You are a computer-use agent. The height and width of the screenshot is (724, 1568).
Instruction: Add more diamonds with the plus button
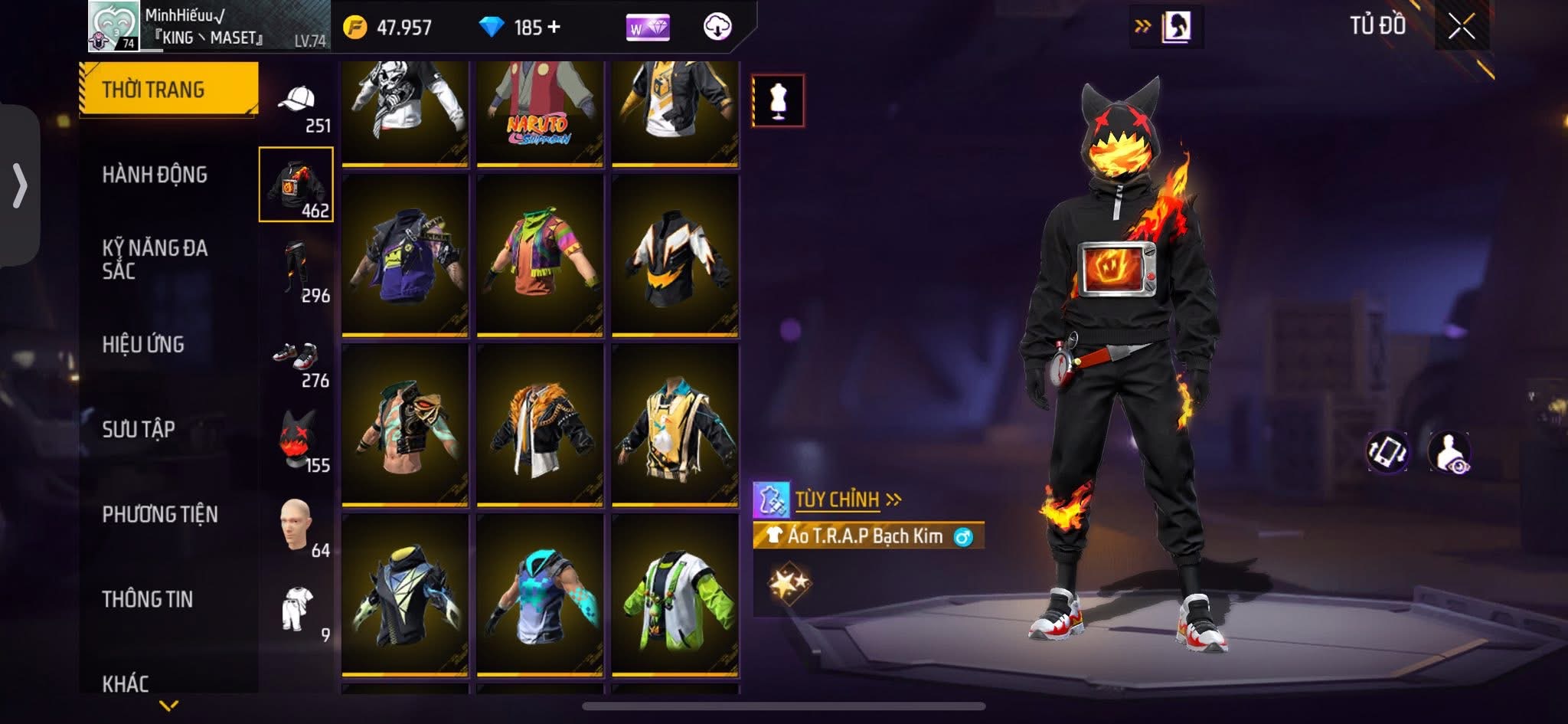click(554, 28)
